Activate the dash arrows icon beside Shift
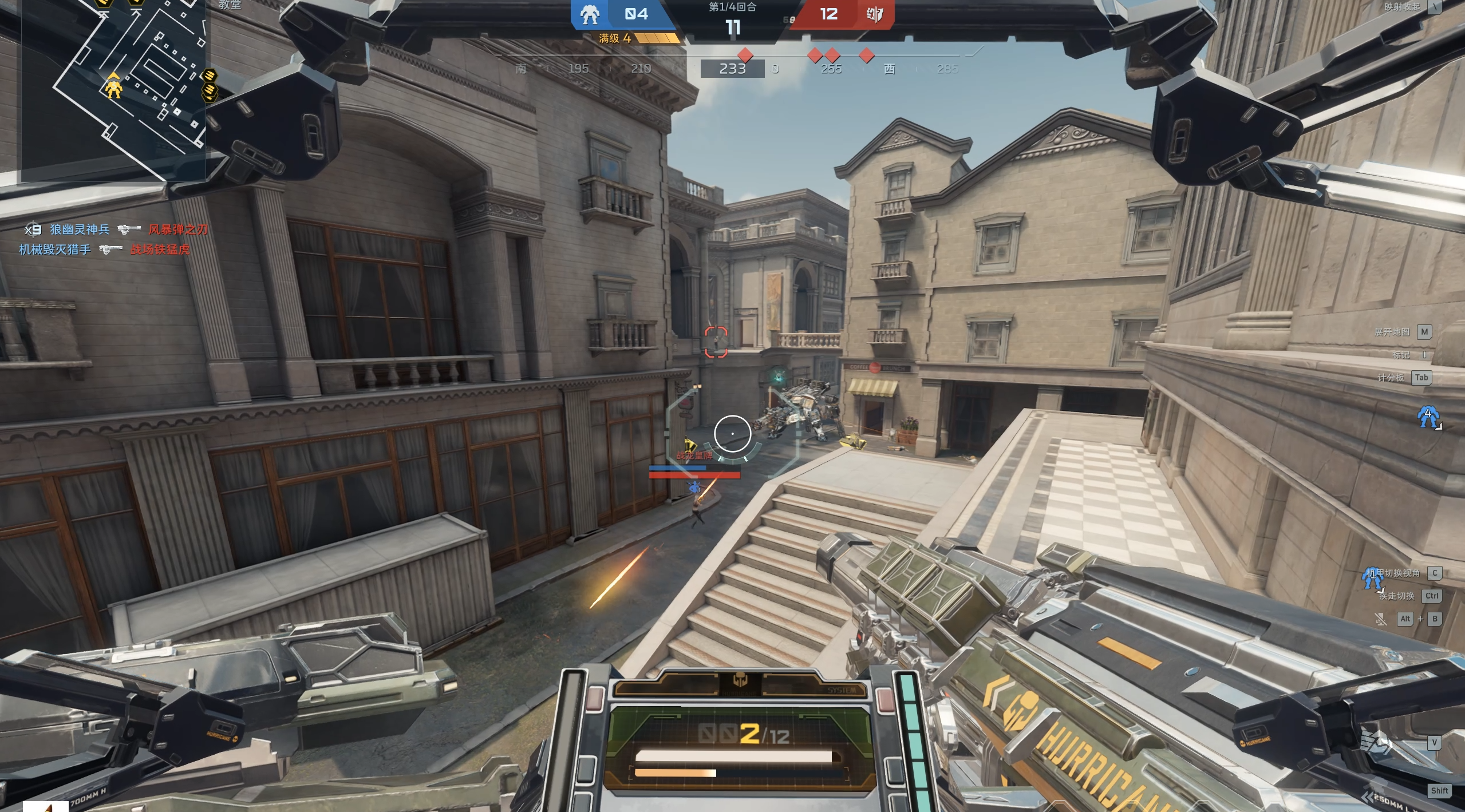 pyautogui.click(x=1369, y=796)
